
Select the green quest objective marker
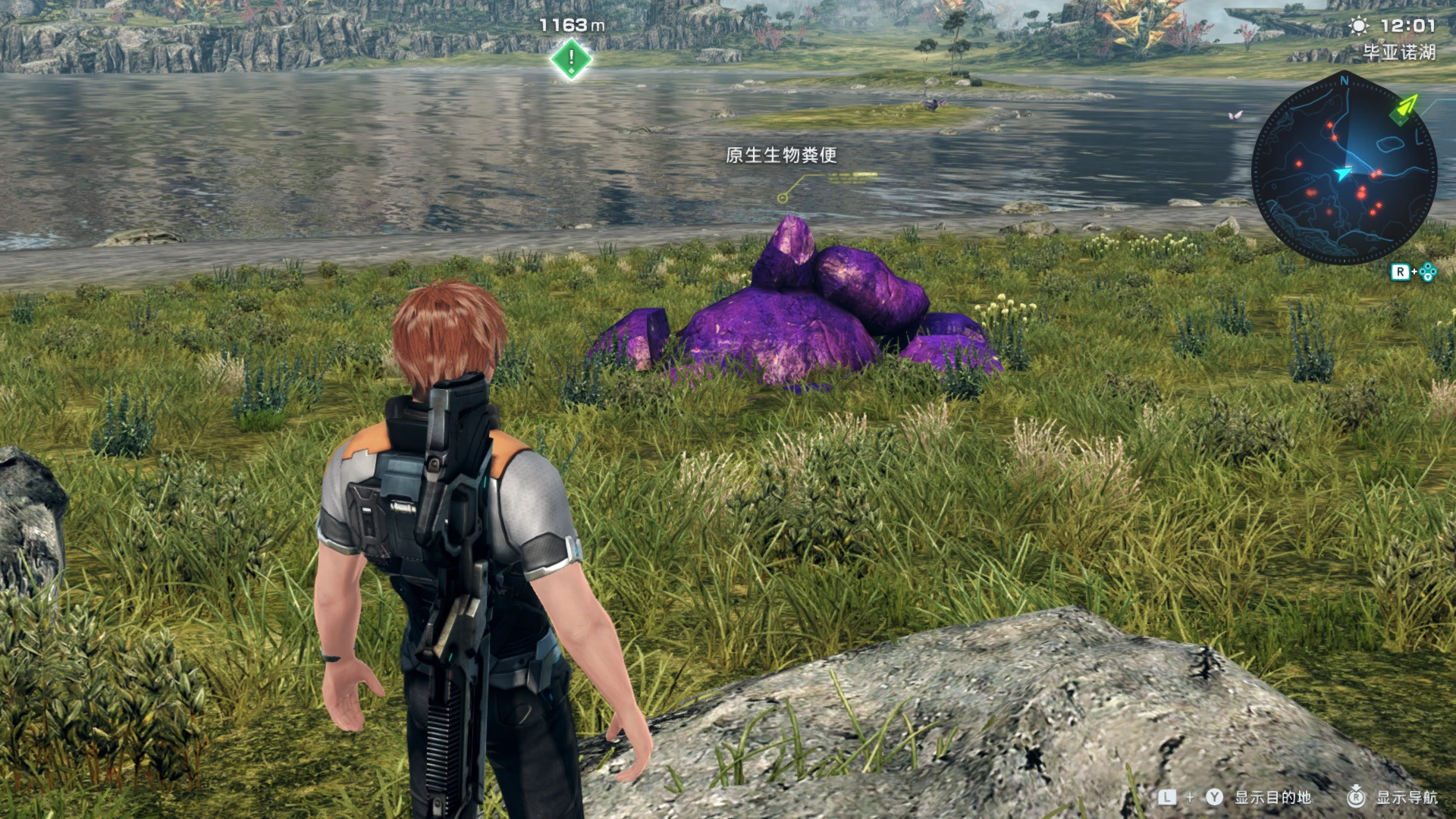pyautogui.click(x=571, y=59)
